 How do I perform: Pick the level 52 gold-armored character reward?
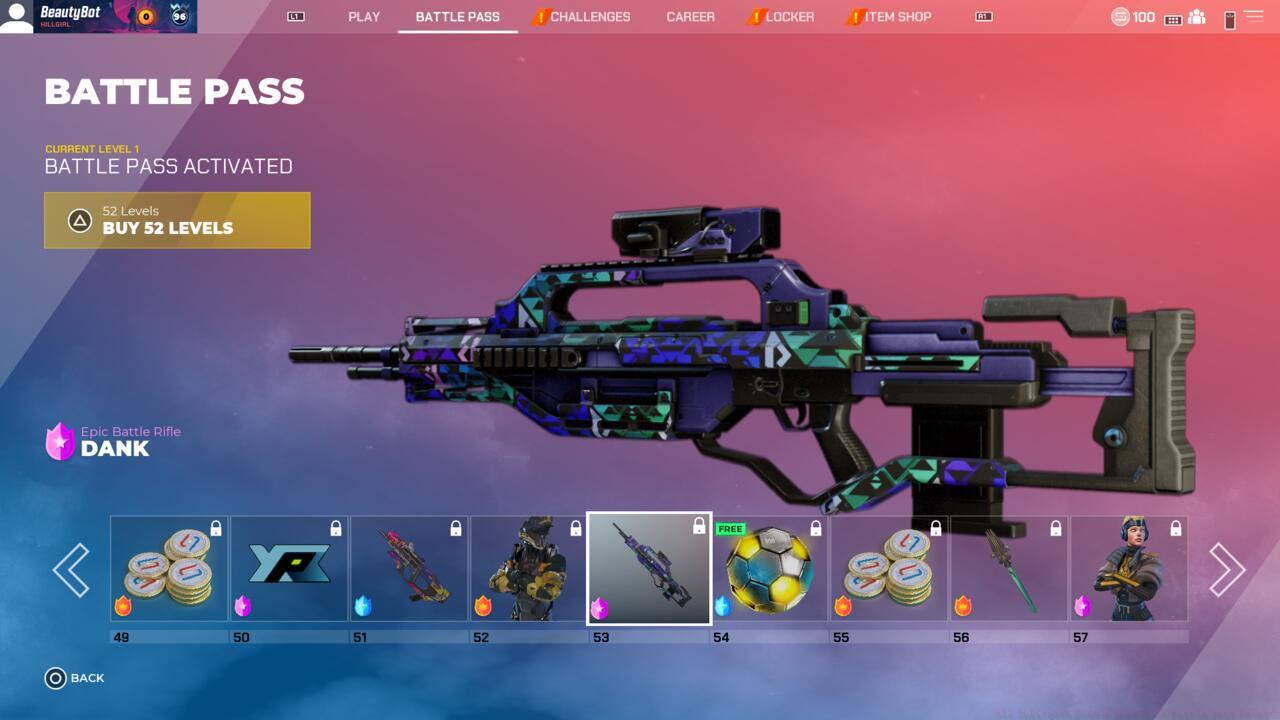point(529,569)
